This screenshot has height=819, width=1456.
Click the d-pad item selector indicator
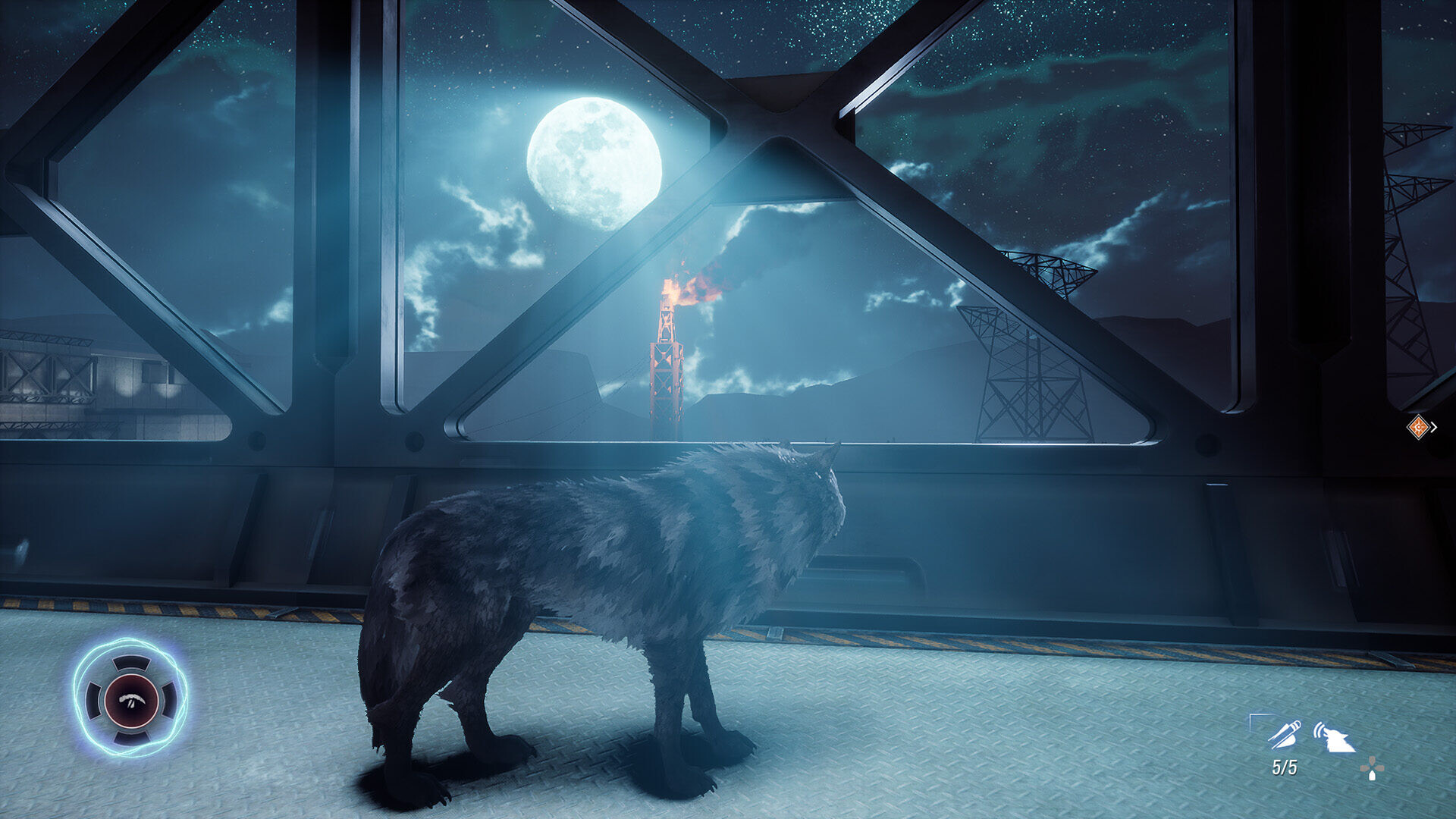1371,770
